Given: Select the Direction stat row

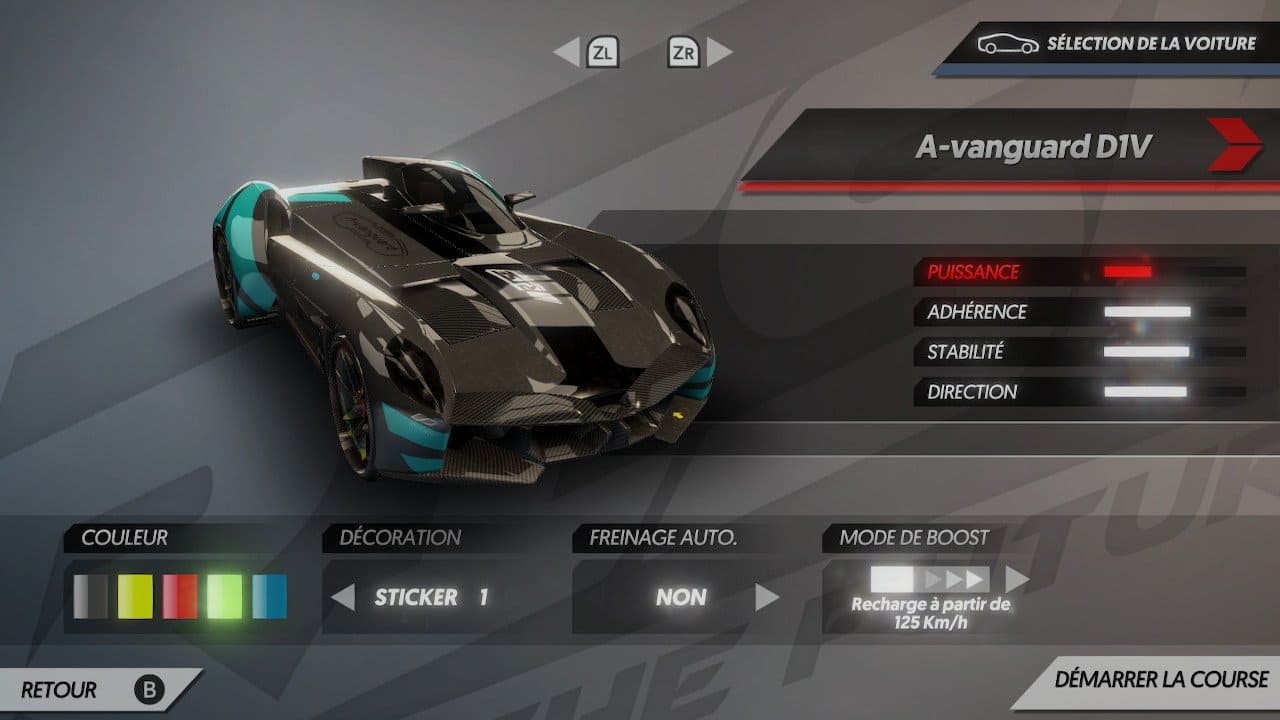Looking at the screenshot, I should (x=1080, y=392).
